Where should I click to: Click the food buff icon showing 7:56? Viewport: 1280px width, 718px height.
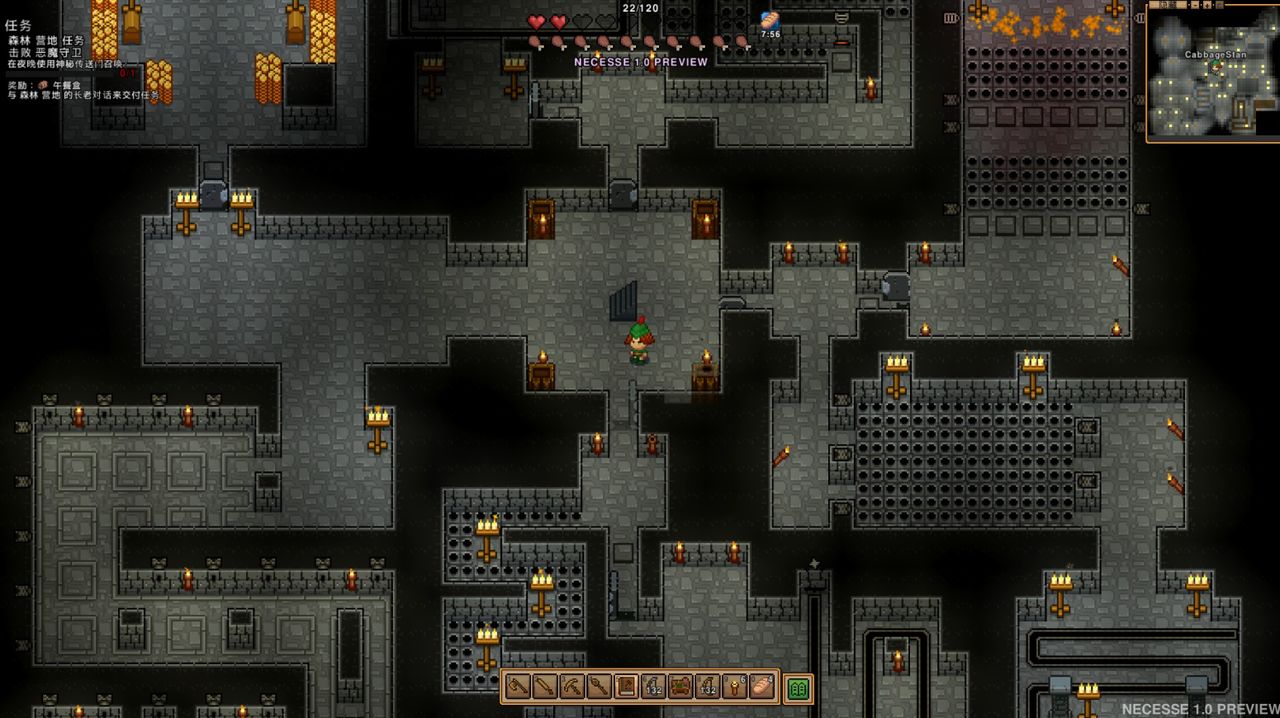coord(769,21)
